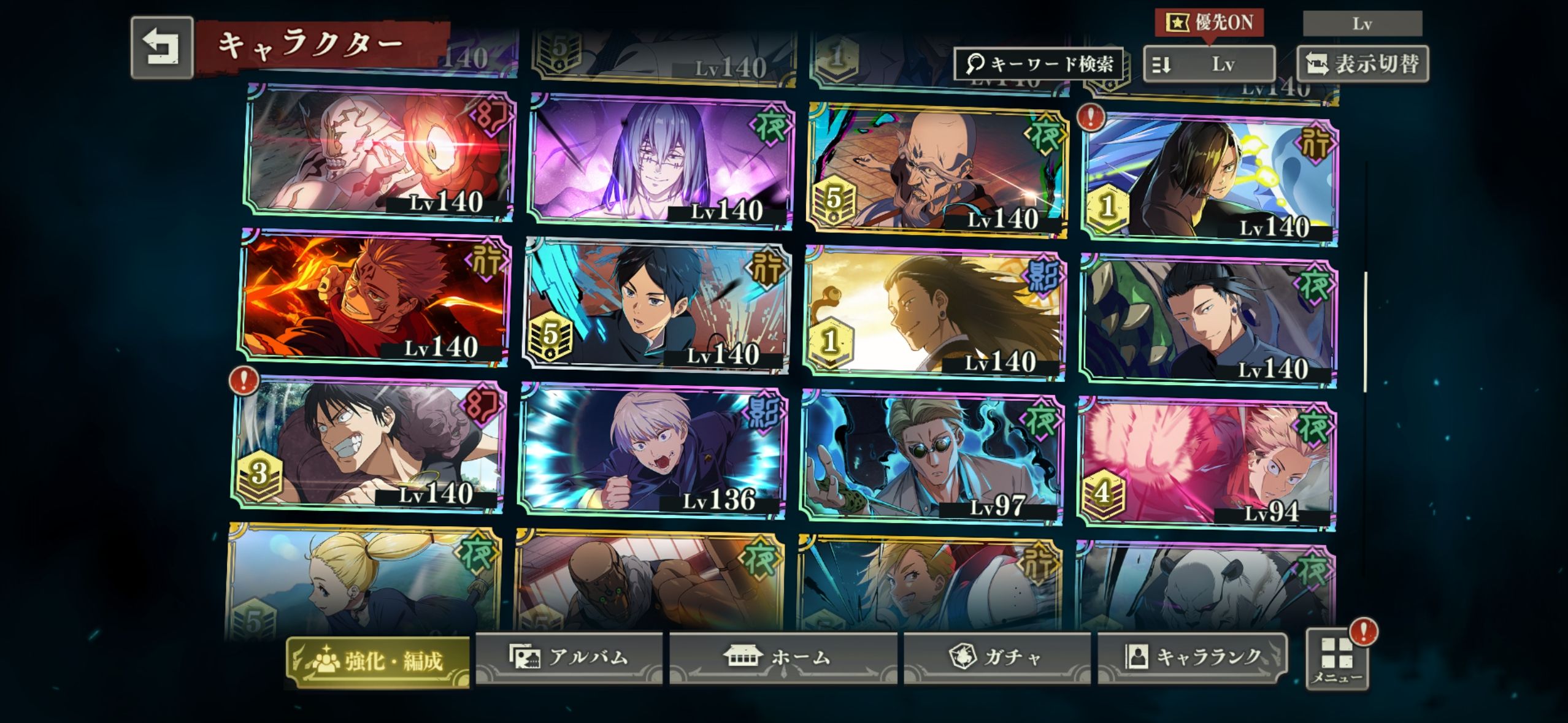Viewport: 1568px width, 723px height.
Task: Open the キーワード検索 keyword search
Action: pos(1039,64)
